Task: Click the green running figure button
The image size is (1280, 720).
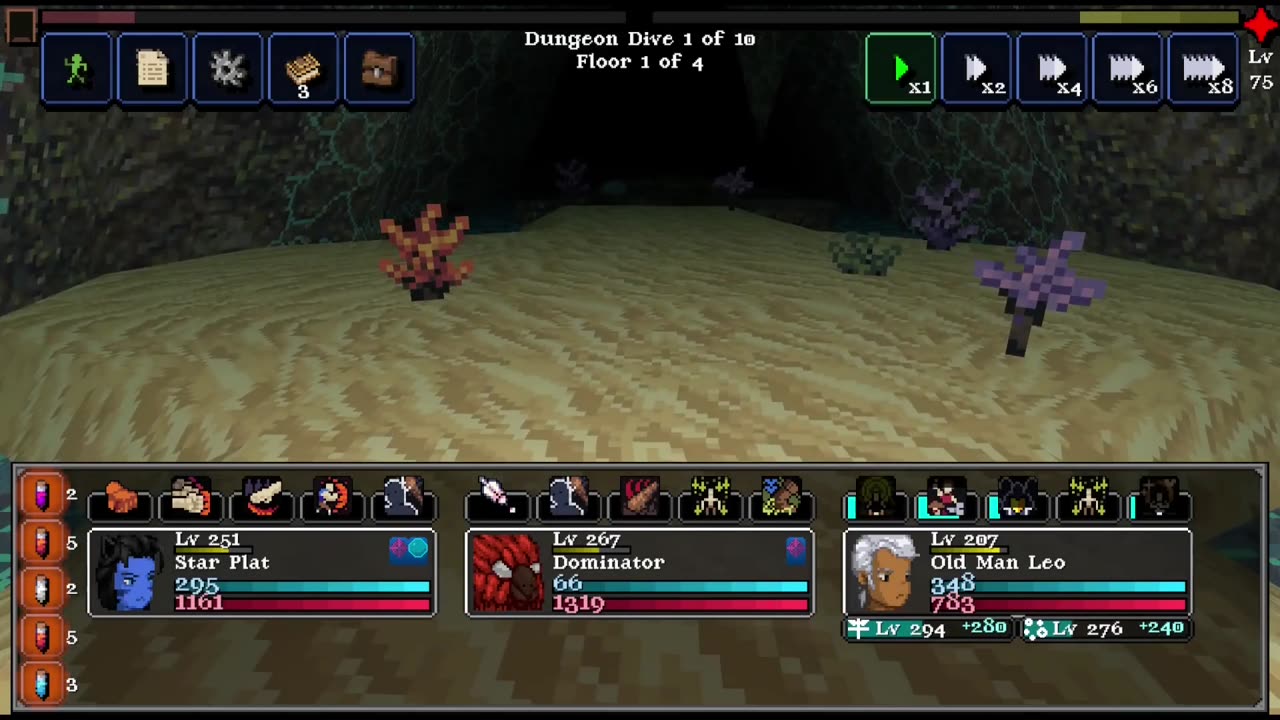Action: [x=77, y=68]
